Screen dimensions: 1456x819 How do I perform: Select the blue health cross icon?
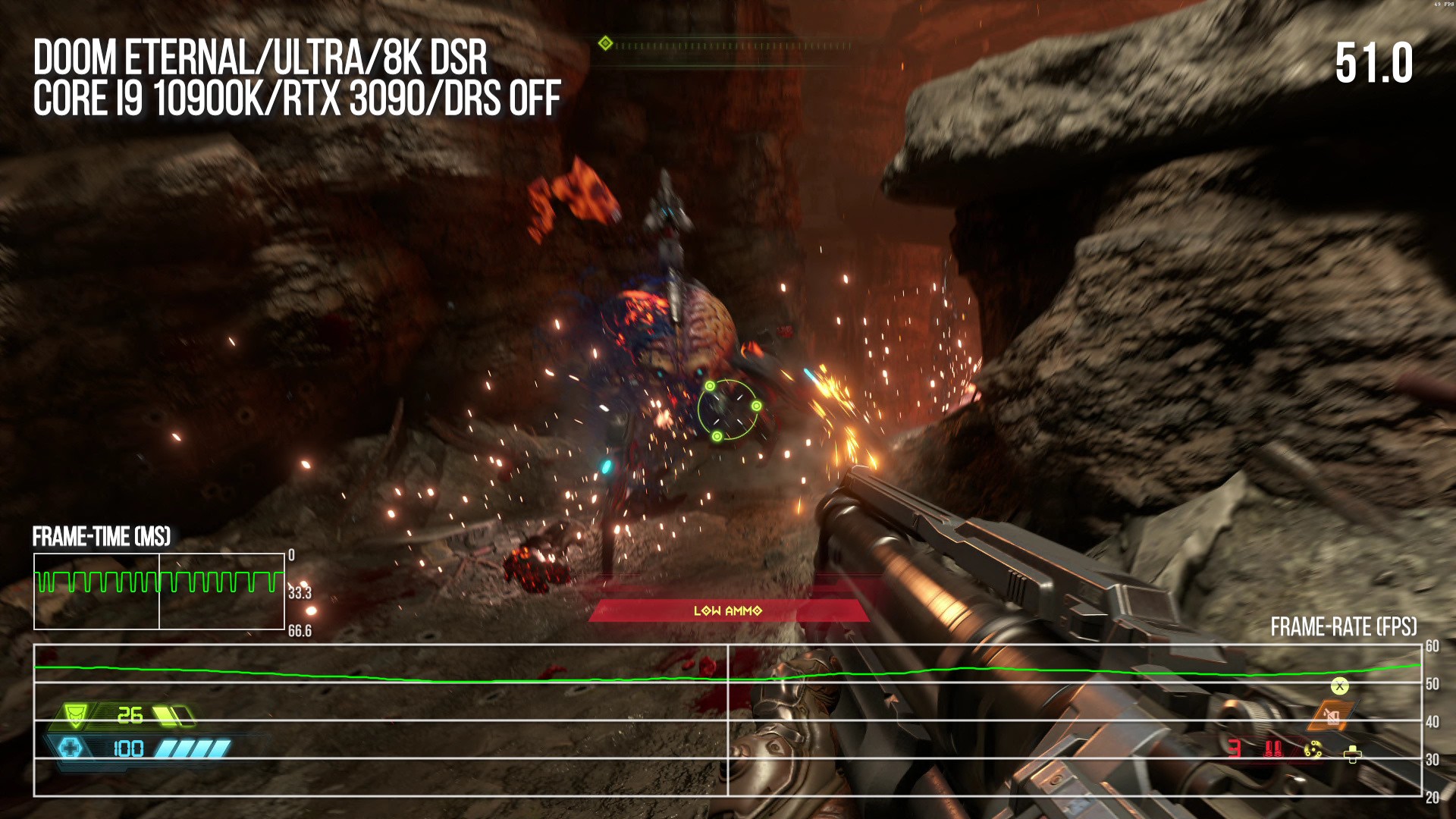coord(71,748)
